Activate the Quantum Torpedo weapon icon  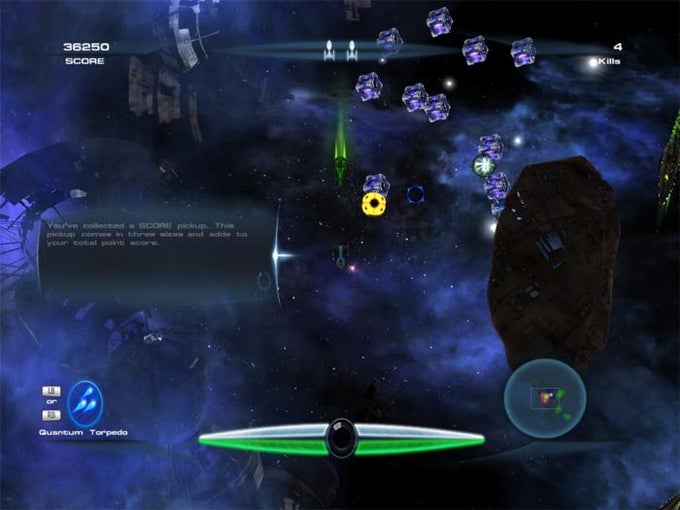tap(86, 401)
